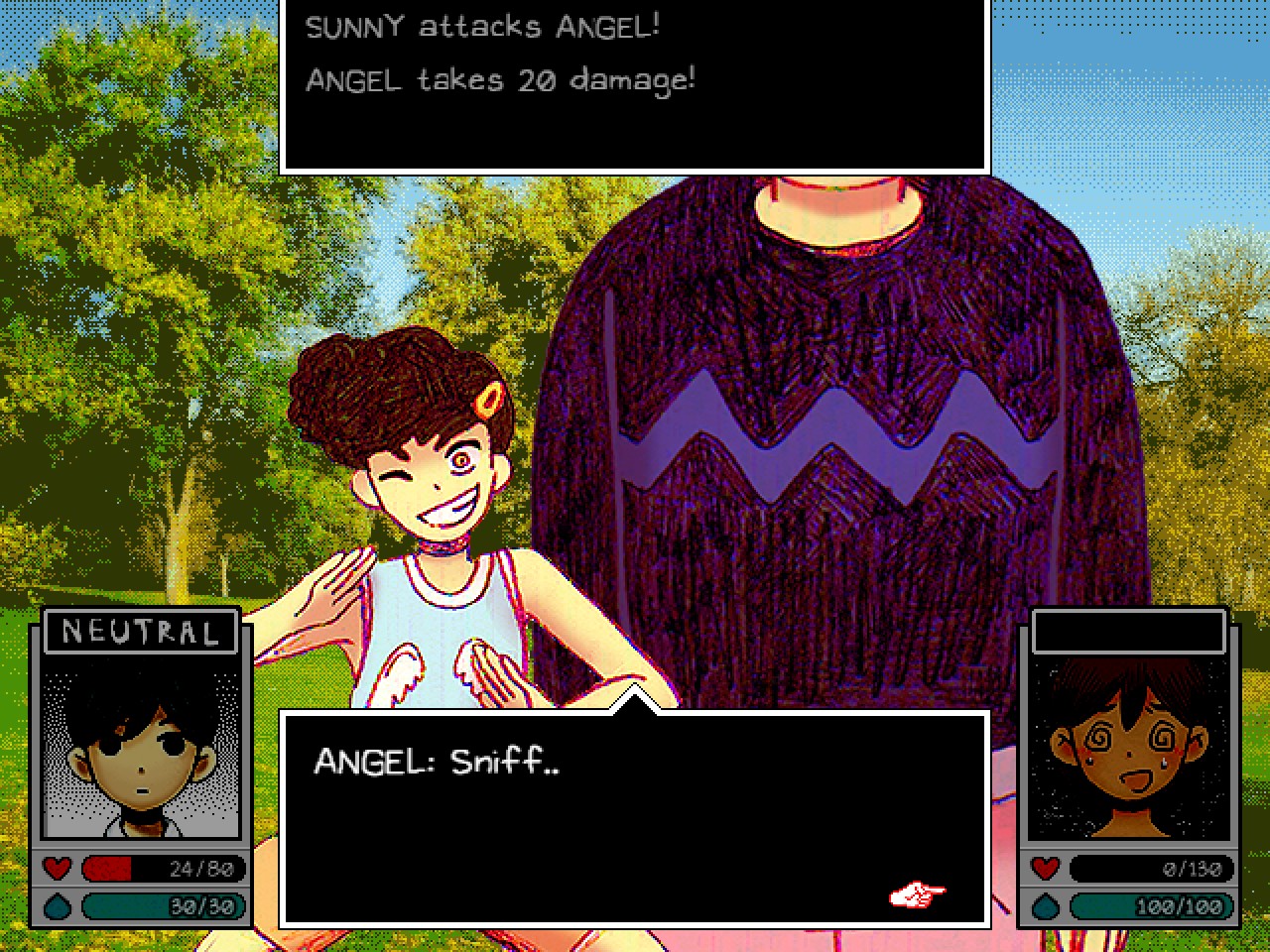The image size is (1270, 952).
Task: Click the heart icon on Angel's status panel
Action: tap(1044, 869)
